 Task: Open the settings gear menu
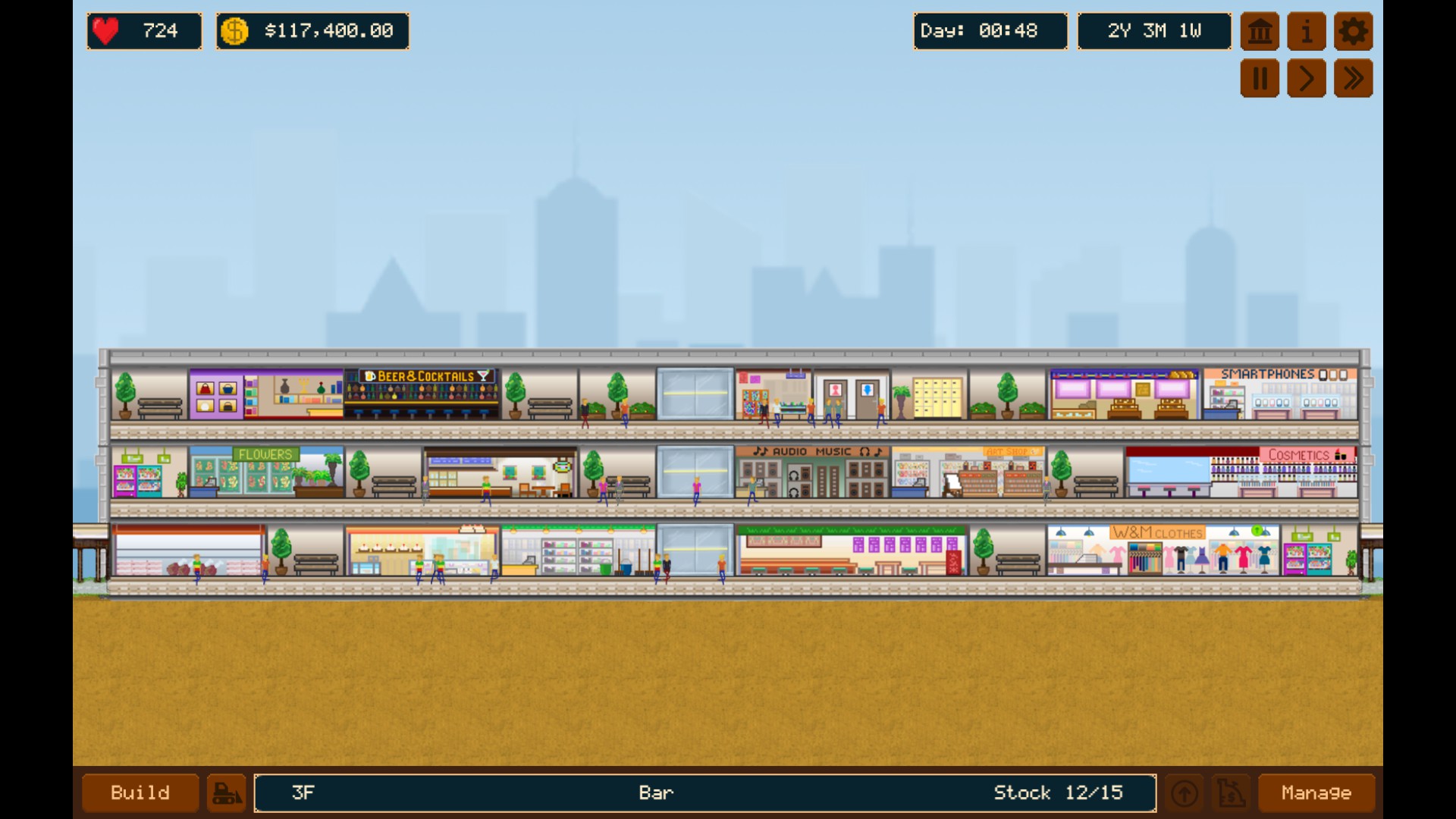coord(1353,31)
